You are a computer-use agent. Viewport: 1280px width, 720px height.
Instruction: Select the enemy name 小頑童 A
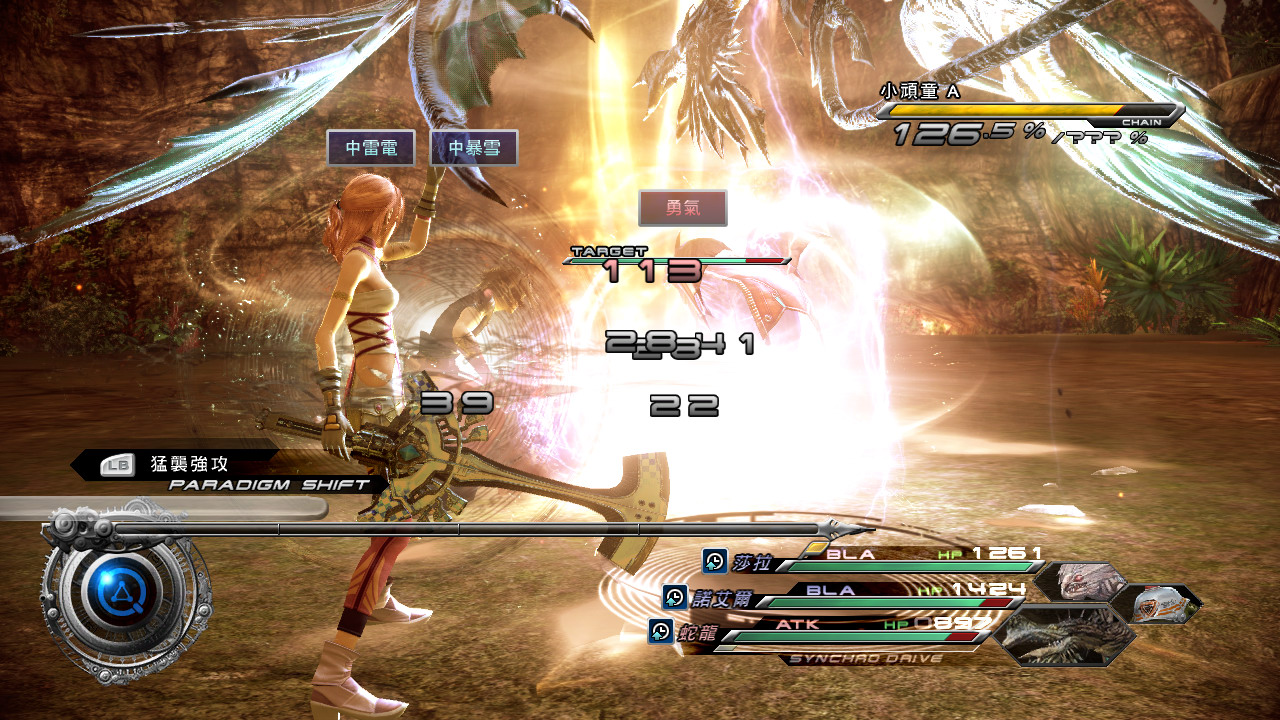[919, 91]
